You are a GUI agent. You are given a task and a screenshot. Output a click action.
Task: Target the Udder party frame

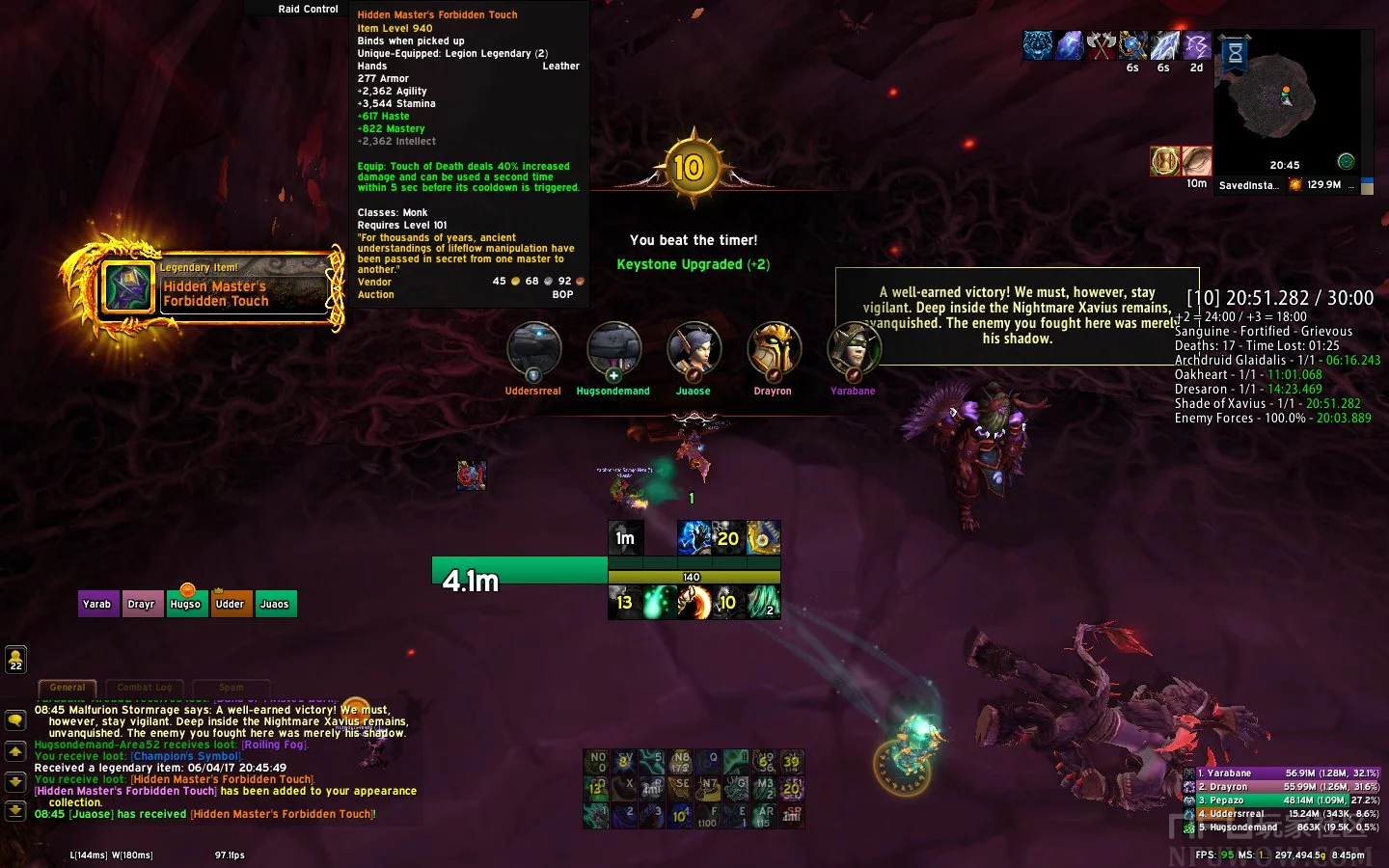230,604
